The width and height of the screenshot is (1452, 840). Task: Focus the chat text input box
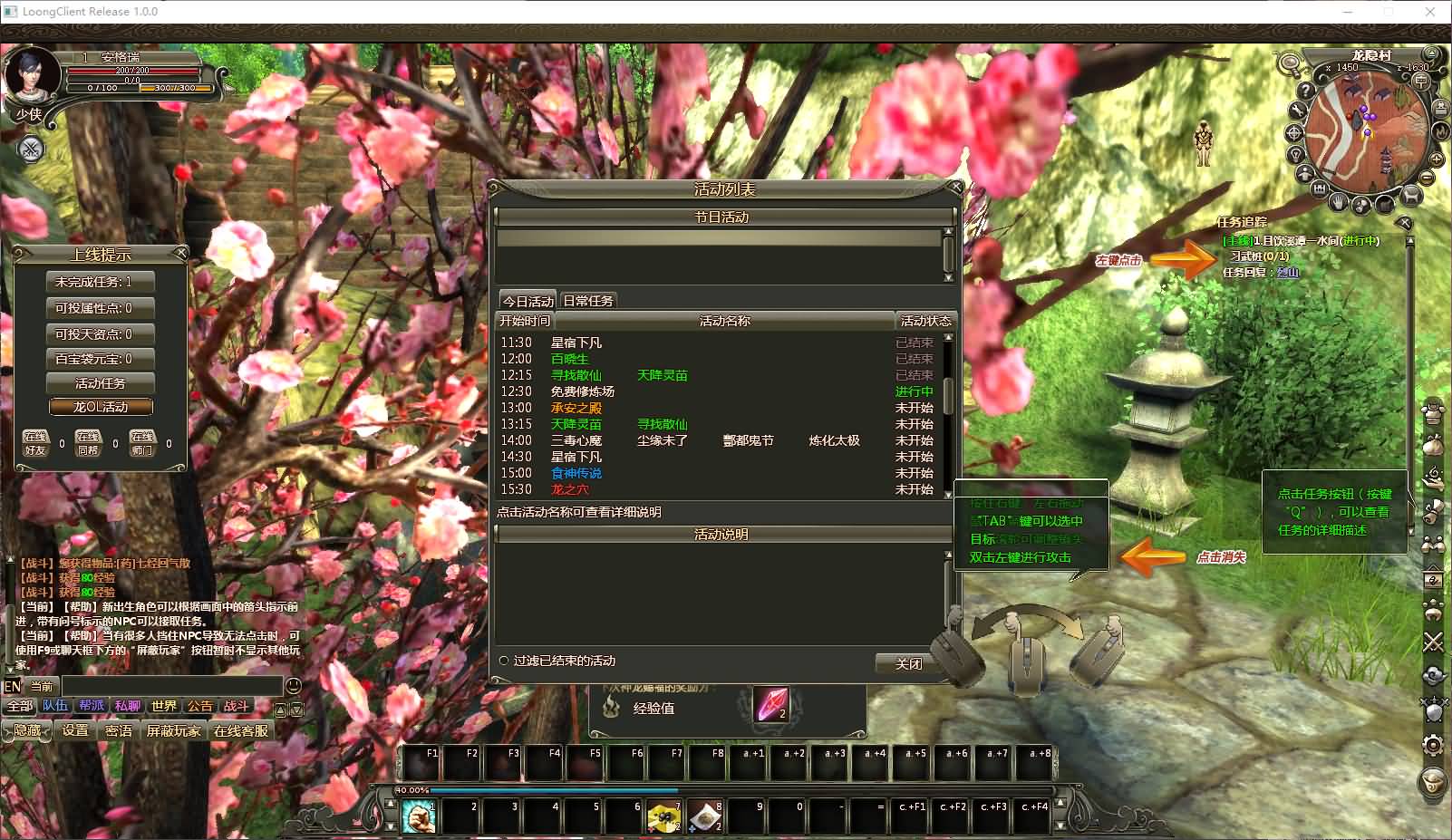pos(171,686)
